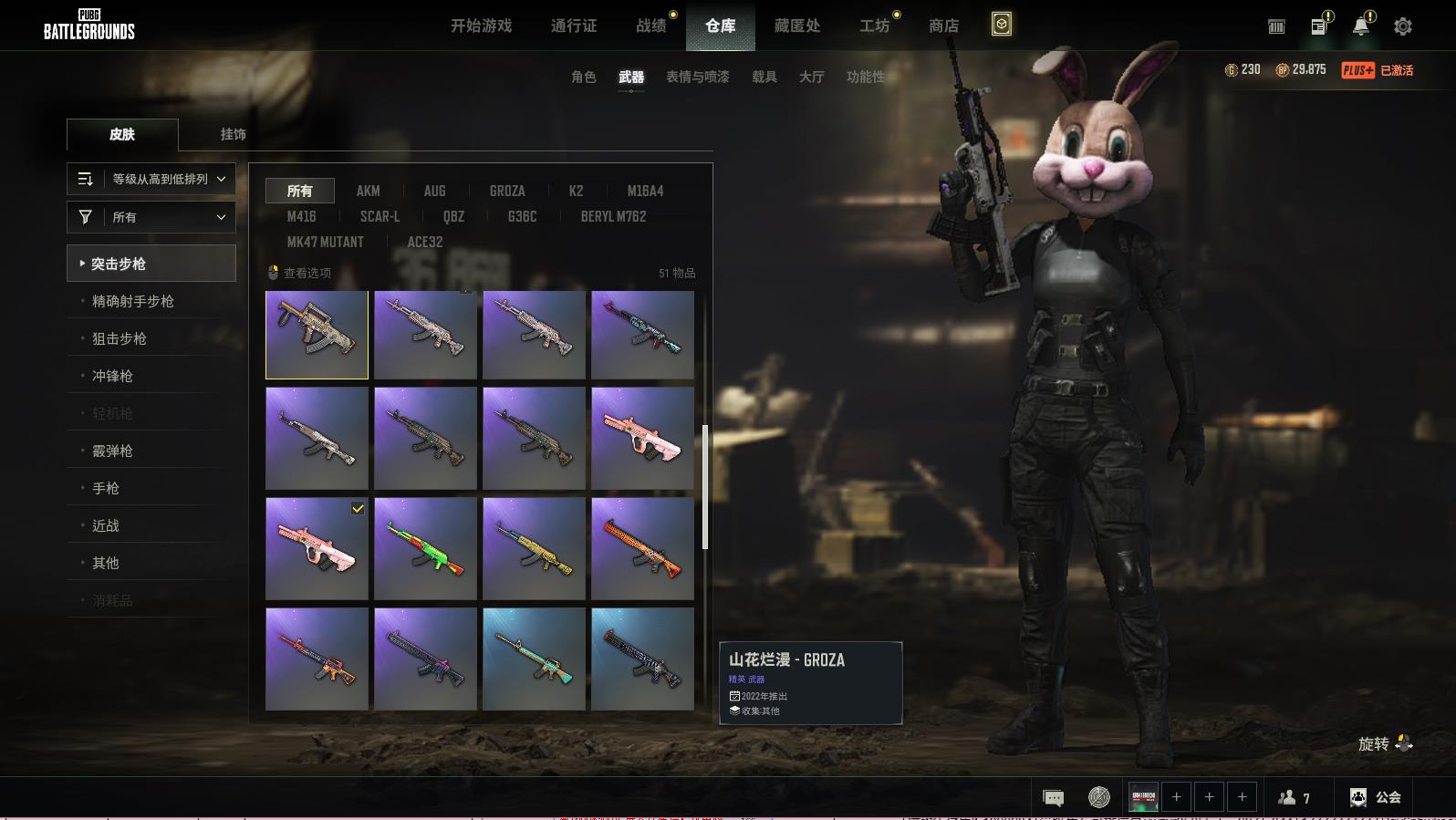Open the 所有 filter dropdown
The width and height of the screenshot is (1456, 820).
coord(151,217)
